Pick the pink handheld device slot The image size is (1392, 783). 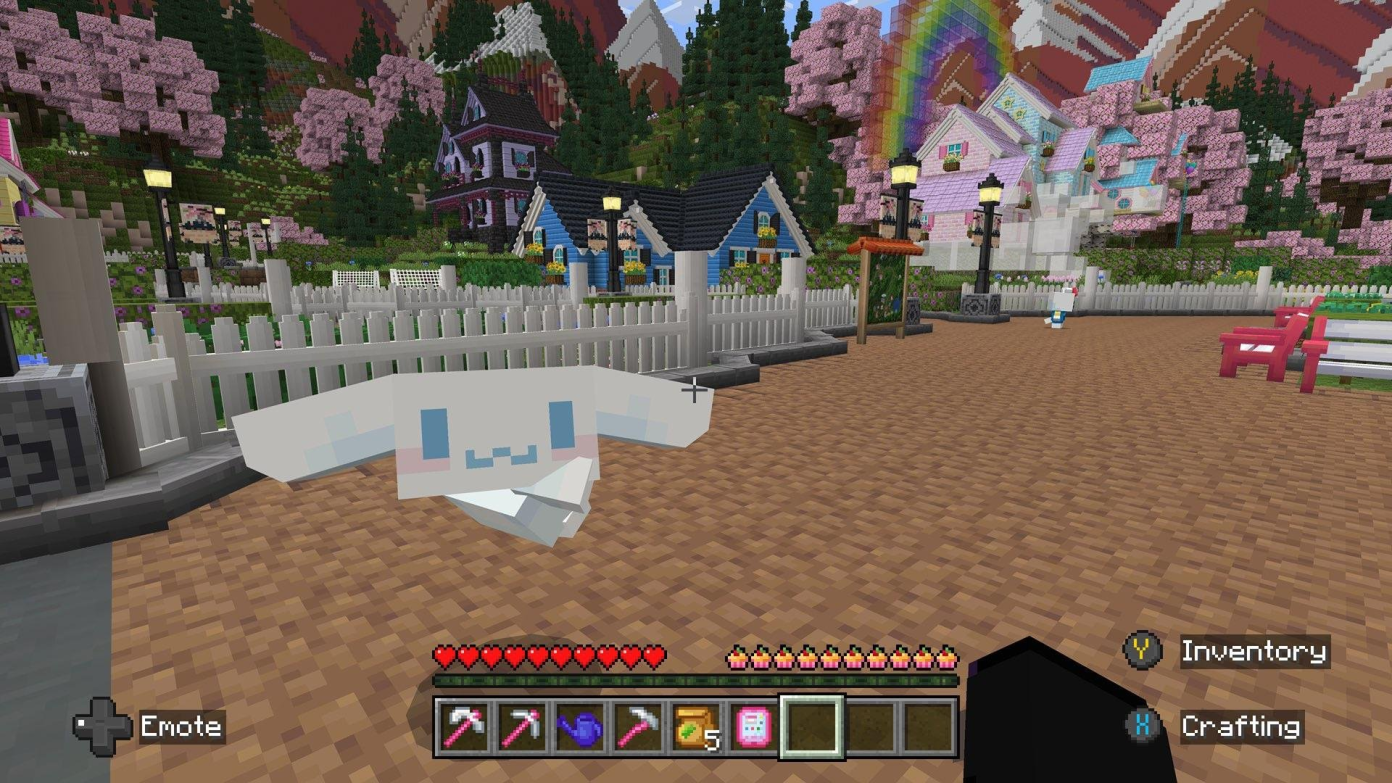753,726
